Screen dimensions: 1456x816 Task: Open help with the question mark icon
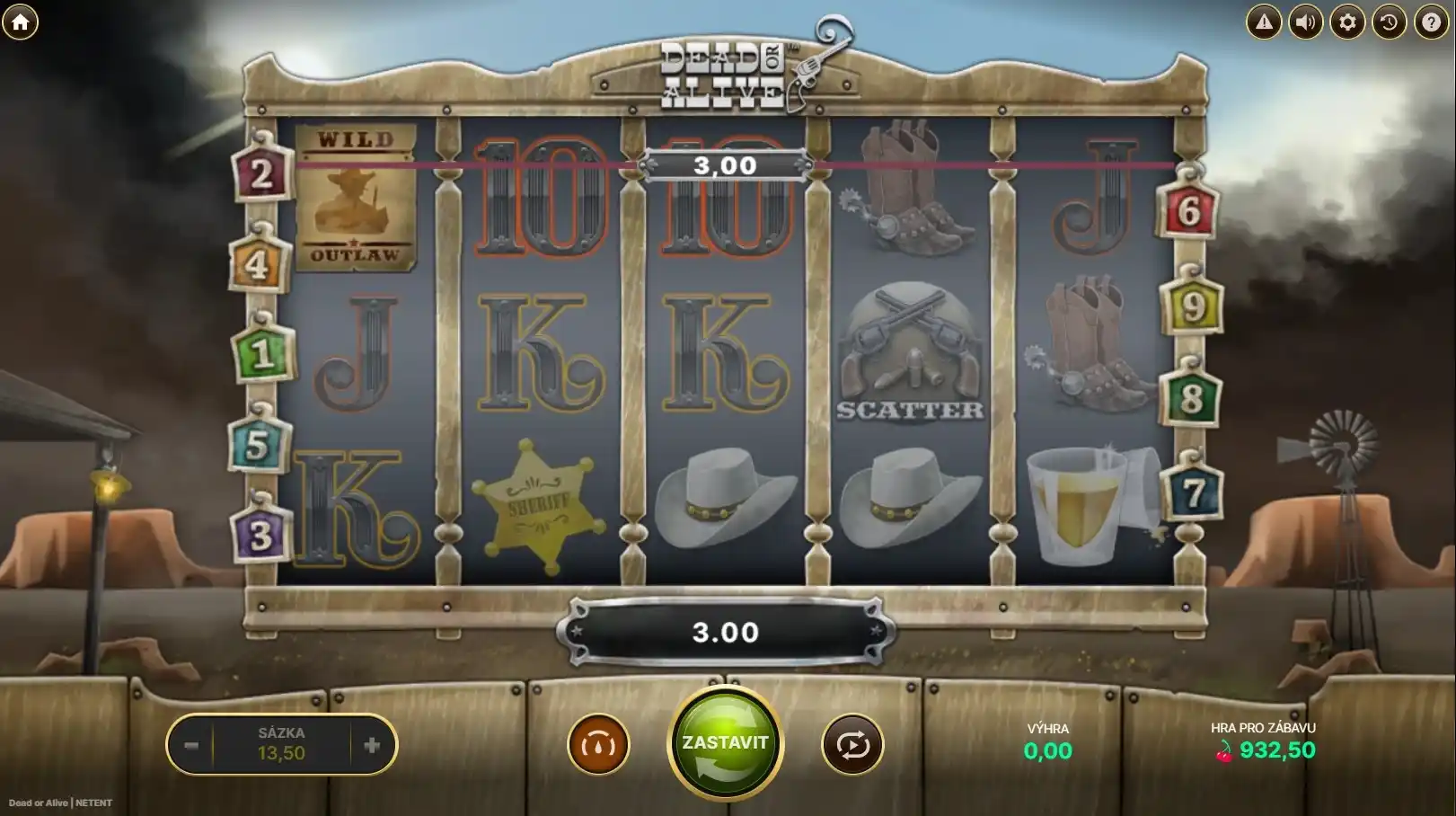(x=1431, y=22)
